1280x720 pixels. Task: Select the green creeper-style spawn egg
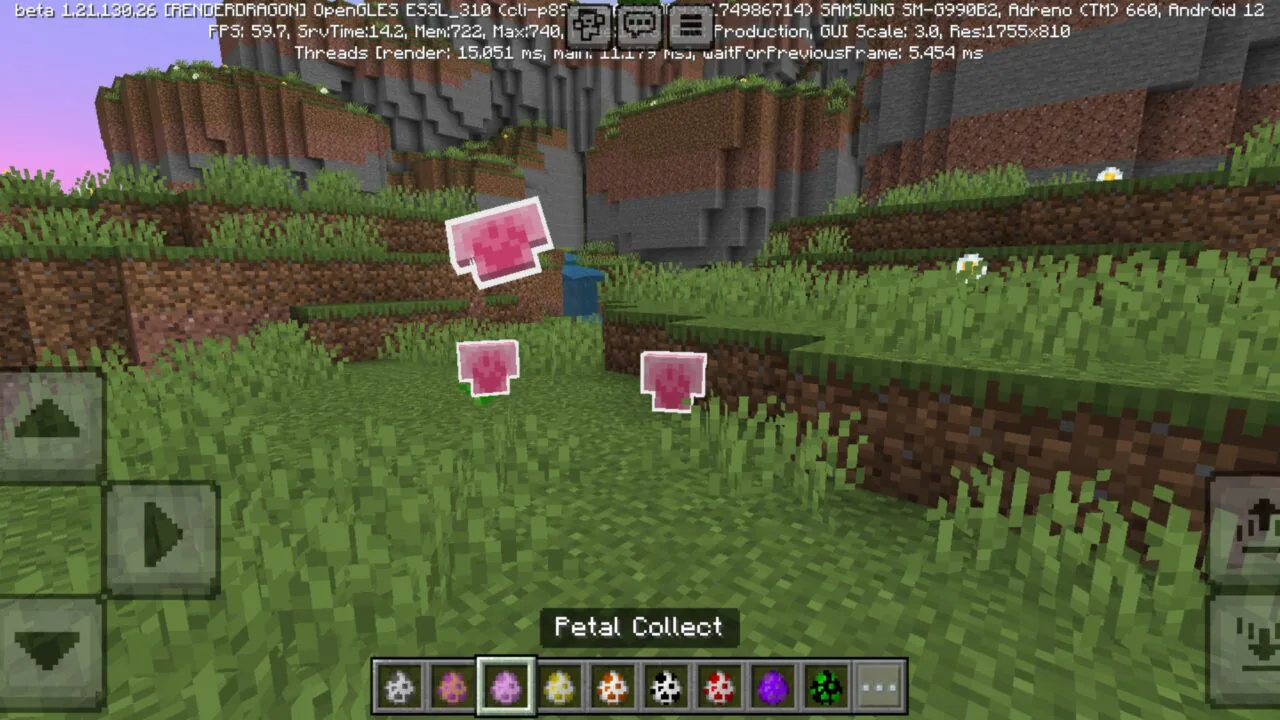826,686
